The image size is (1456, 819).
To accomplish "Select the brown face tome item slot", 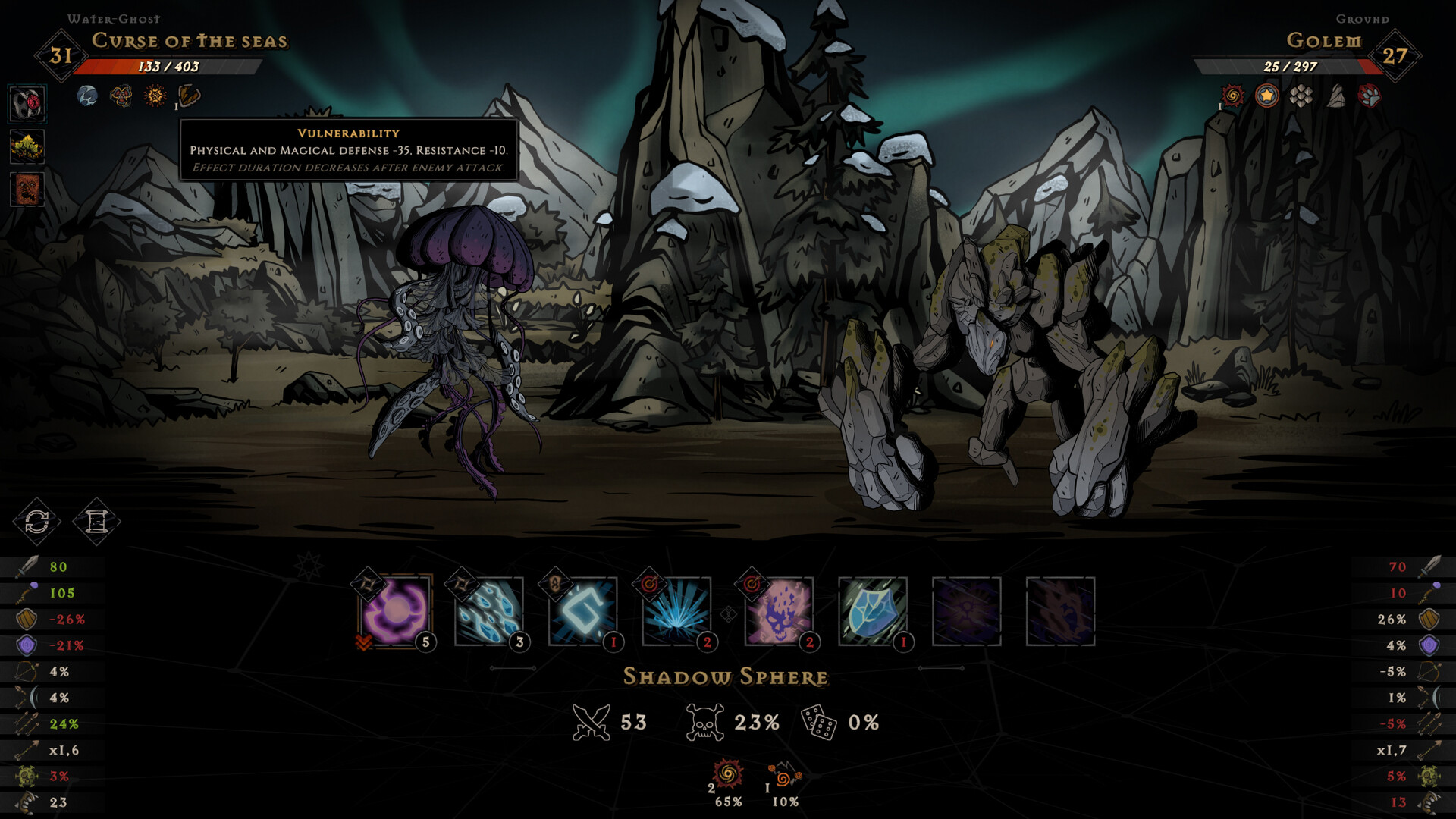I will coord(27,189).
